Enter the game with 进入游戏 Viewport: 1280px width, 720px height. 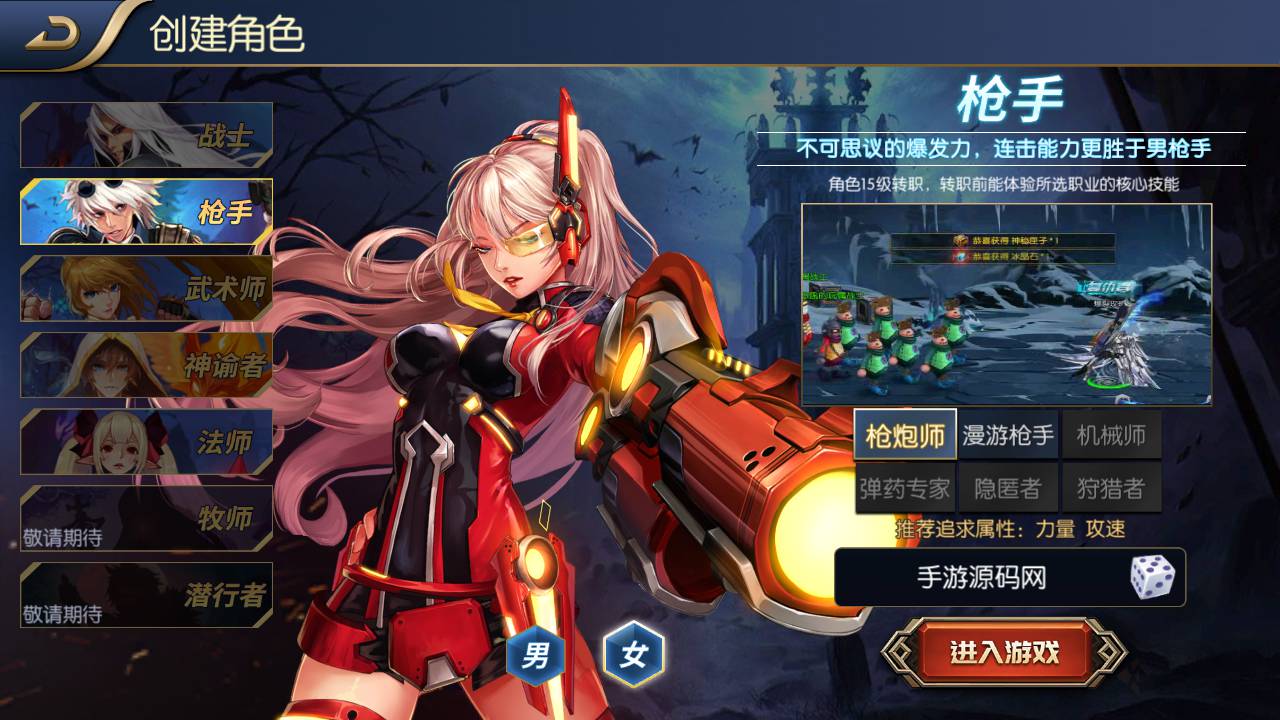pyautogui.click(x=1004, y=653)
